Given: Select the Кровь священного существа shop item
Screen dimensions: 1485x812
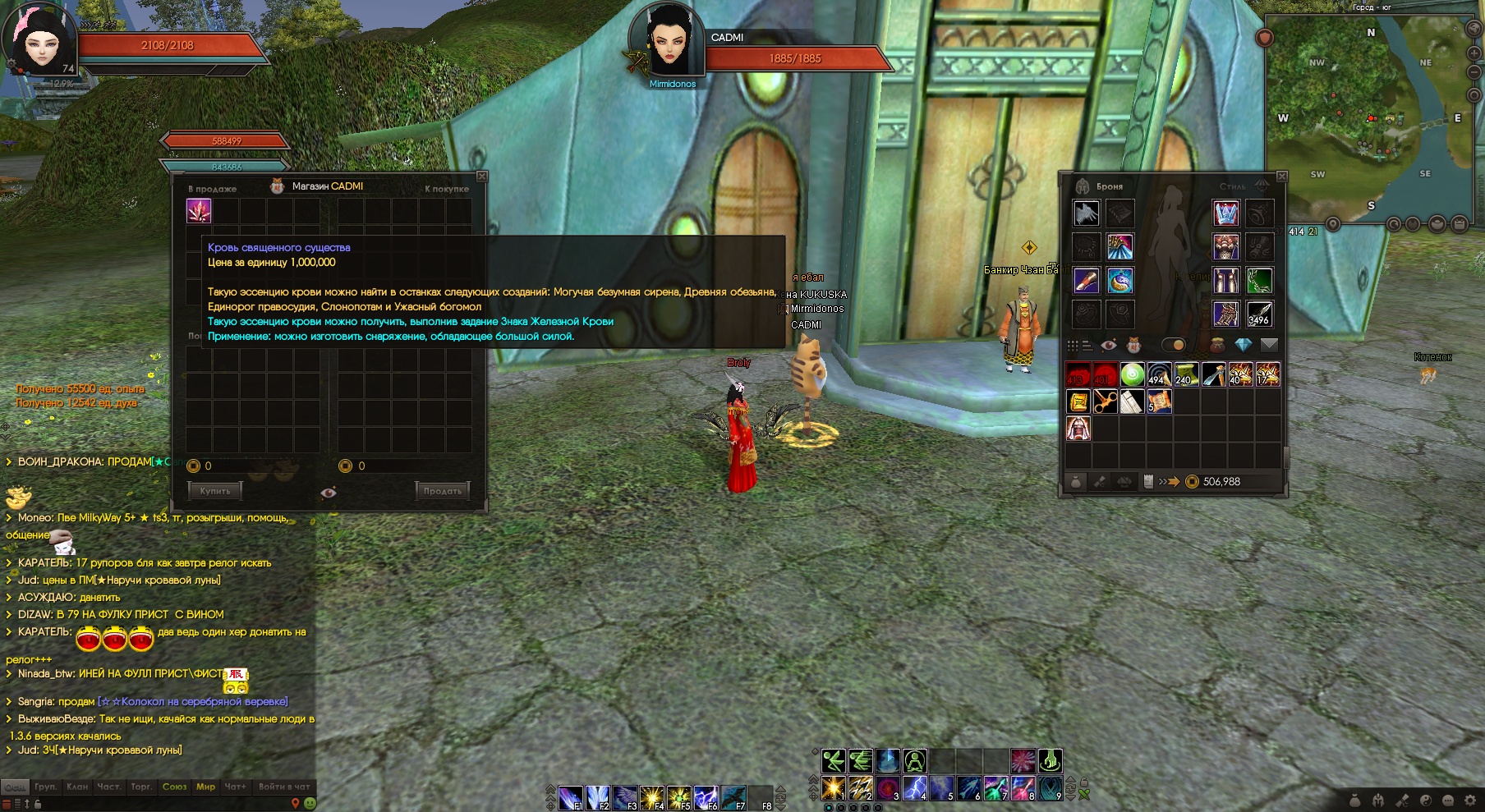Looking at the screenshot, I should pyautogui.click(x=199, y=211).
